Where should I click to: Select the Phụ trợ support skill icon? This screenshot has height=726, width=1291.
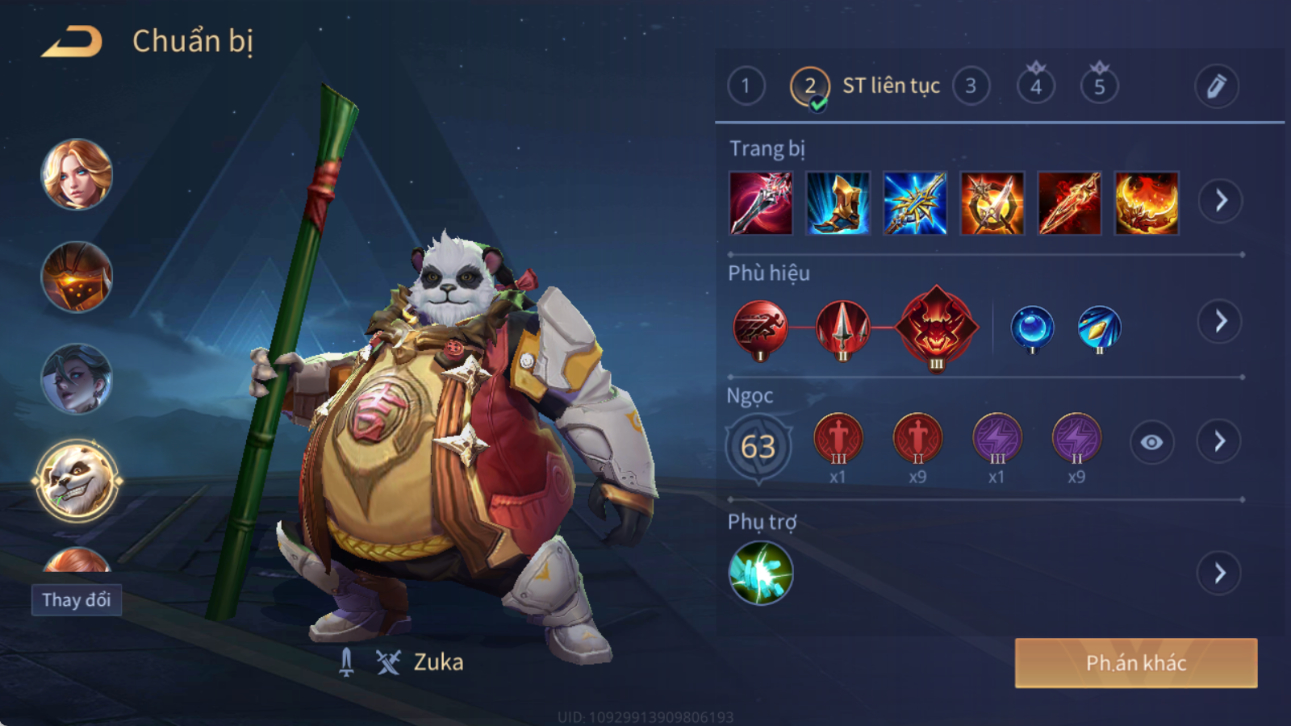coord(760,573)
